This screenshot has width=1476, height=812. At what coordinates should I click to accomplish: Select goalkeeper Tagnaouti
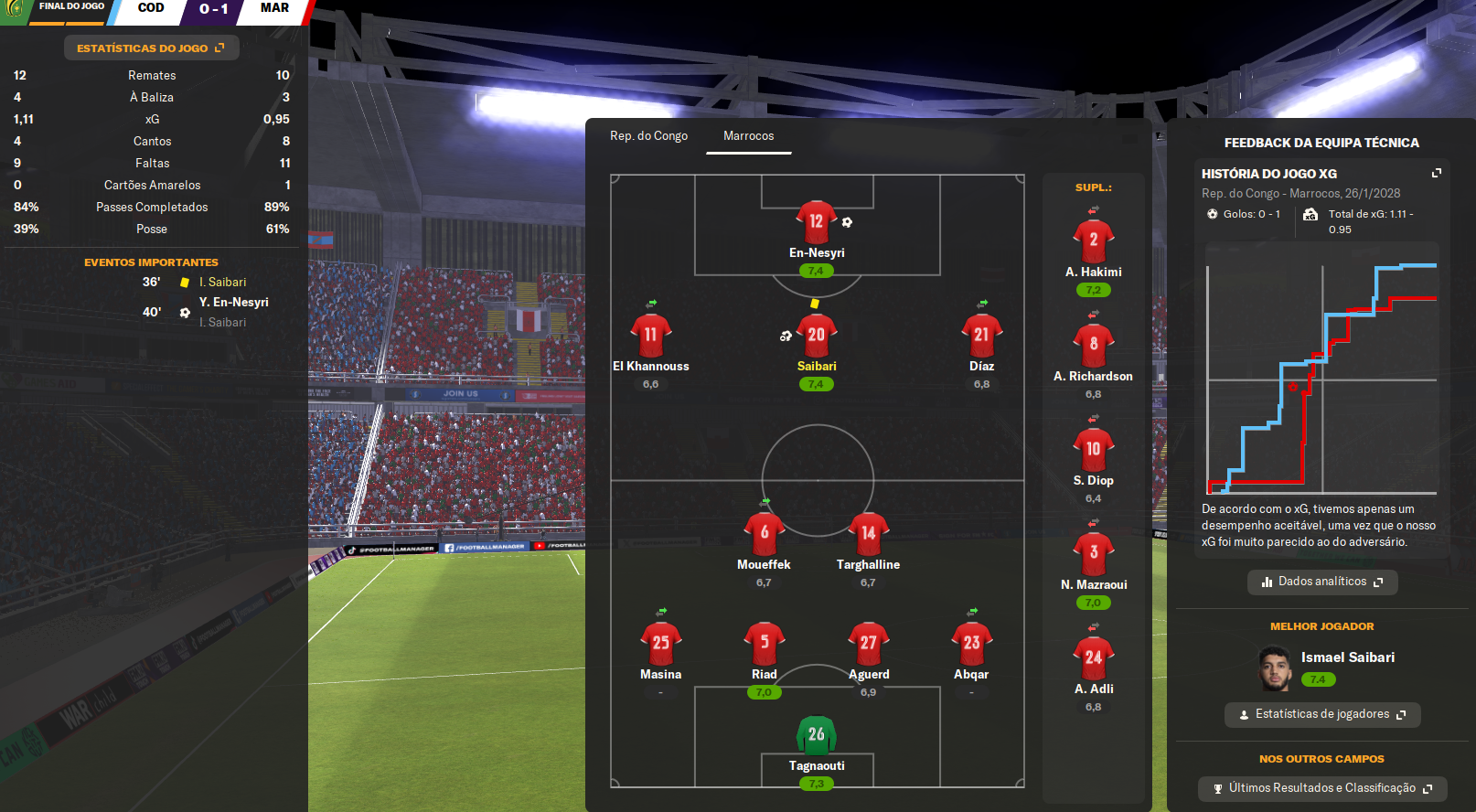(x=816, y=736)
